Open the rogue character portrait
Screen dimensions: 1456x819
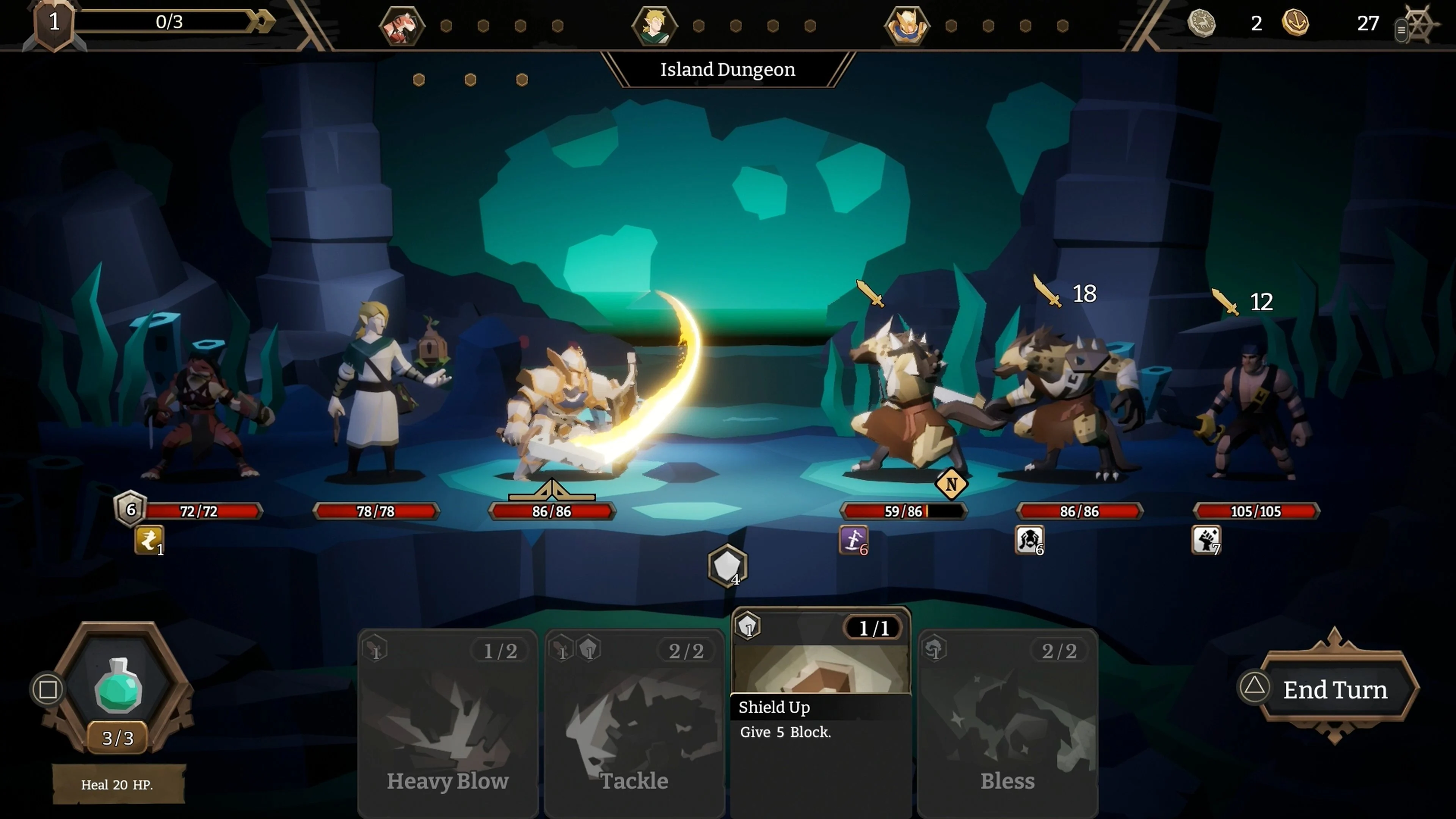(x=402, y=25)
